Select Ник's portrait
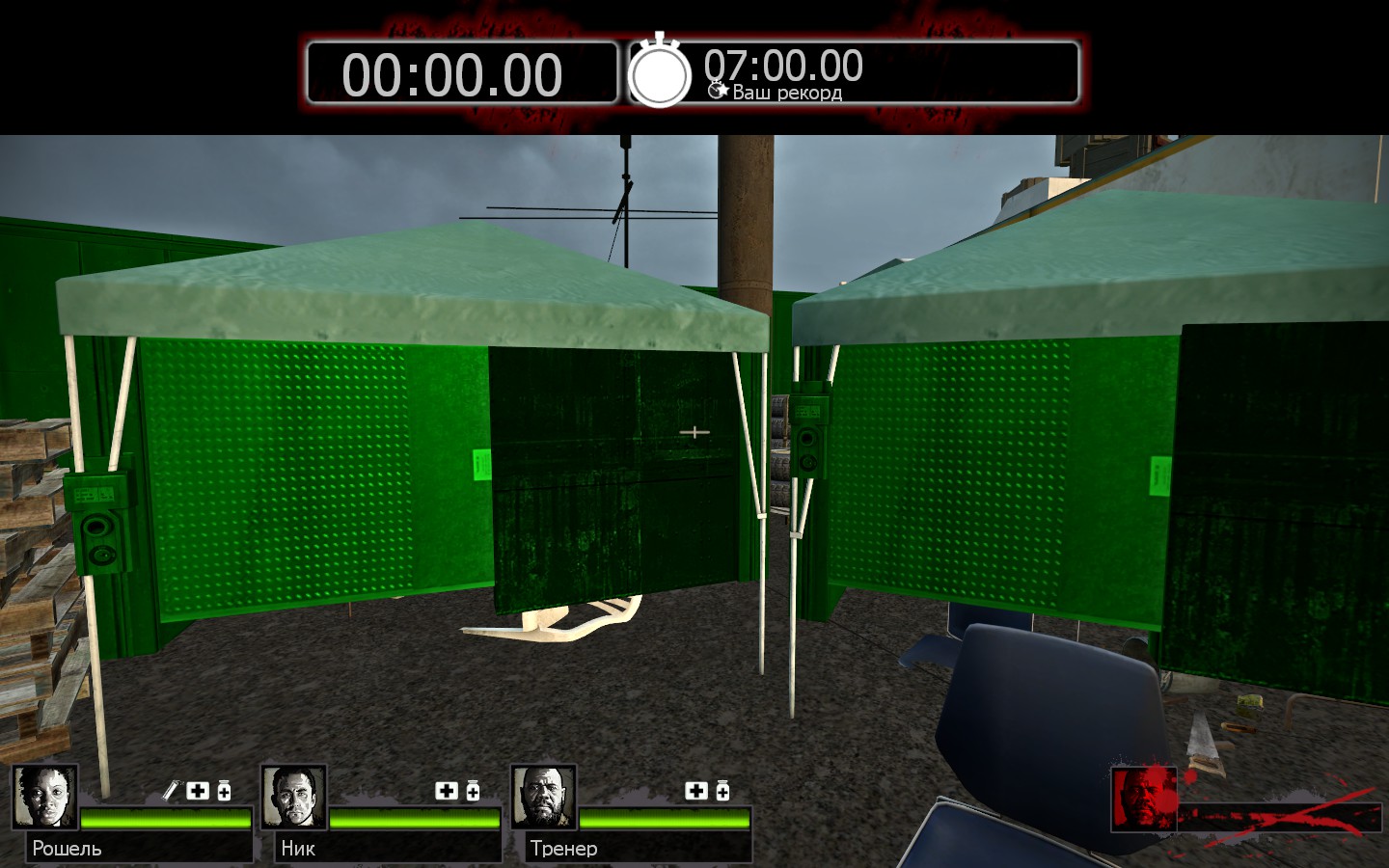This screenshot has height=868, width=1389. (x=293, y=797)
